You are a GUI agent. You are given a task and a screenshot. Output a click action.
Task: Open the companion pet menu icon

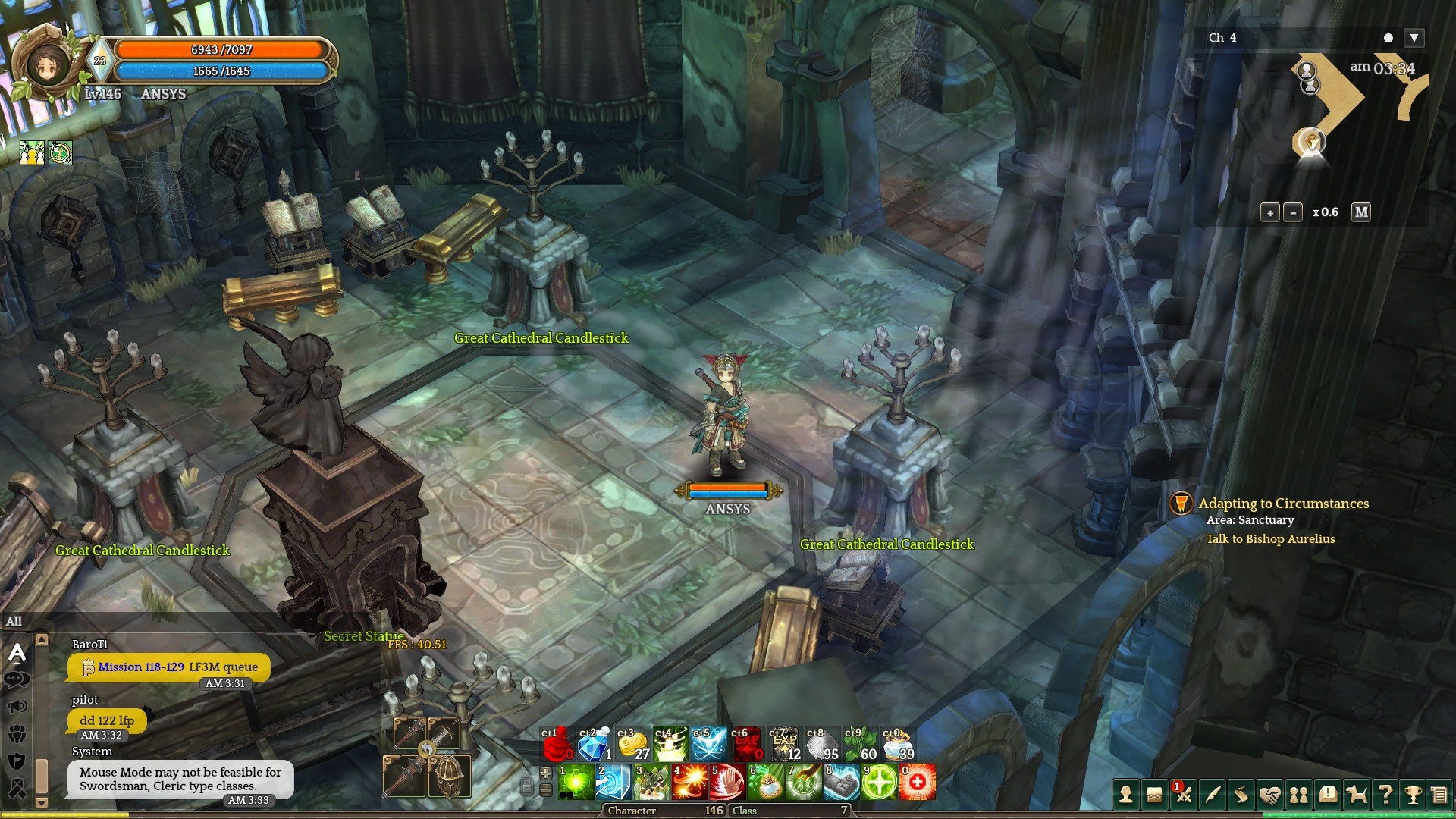1356,794
